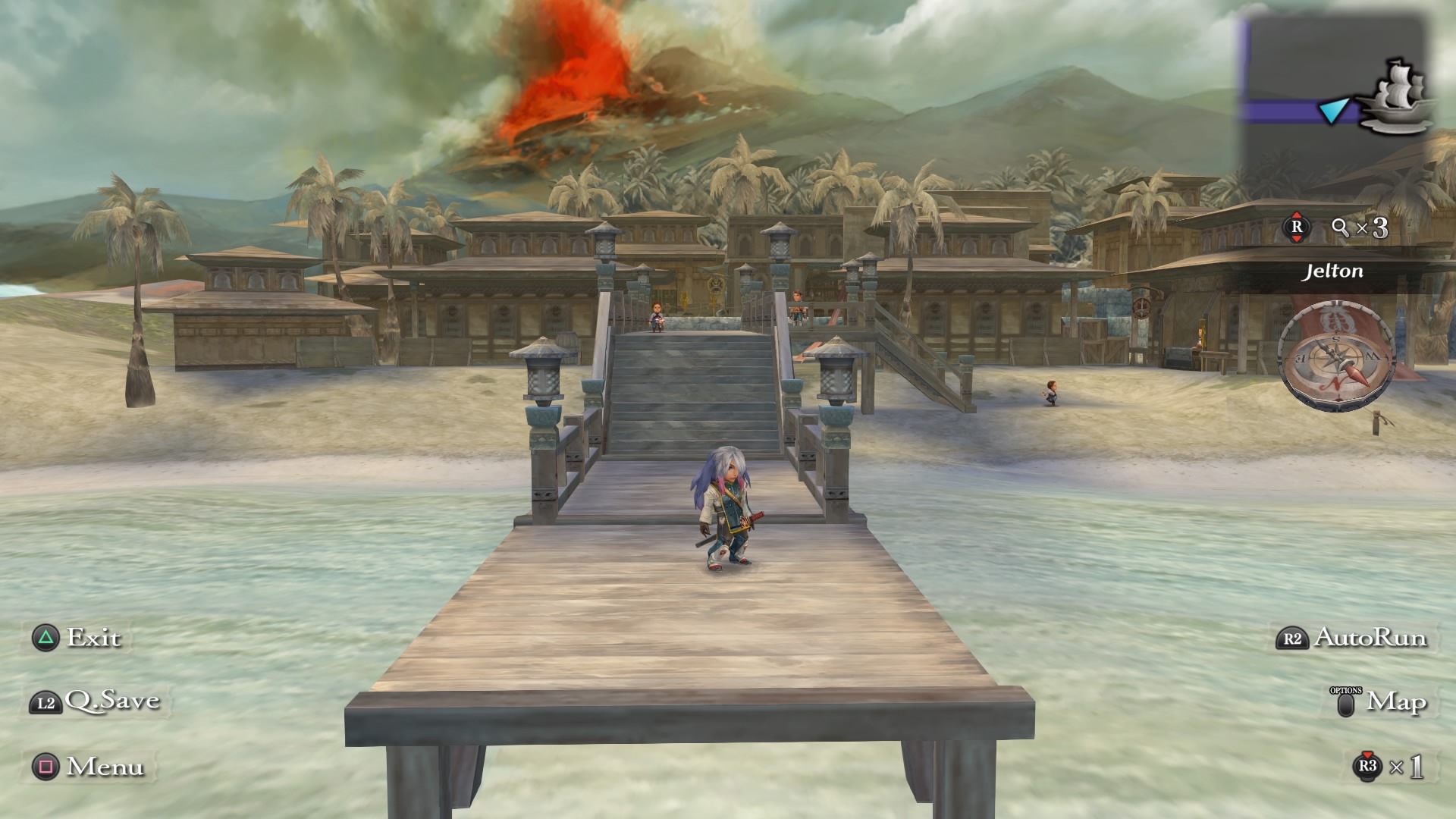Click the L2 button icon beside Q.Save
Viewport: 1456px width, 819px height.
click(45, 701)
